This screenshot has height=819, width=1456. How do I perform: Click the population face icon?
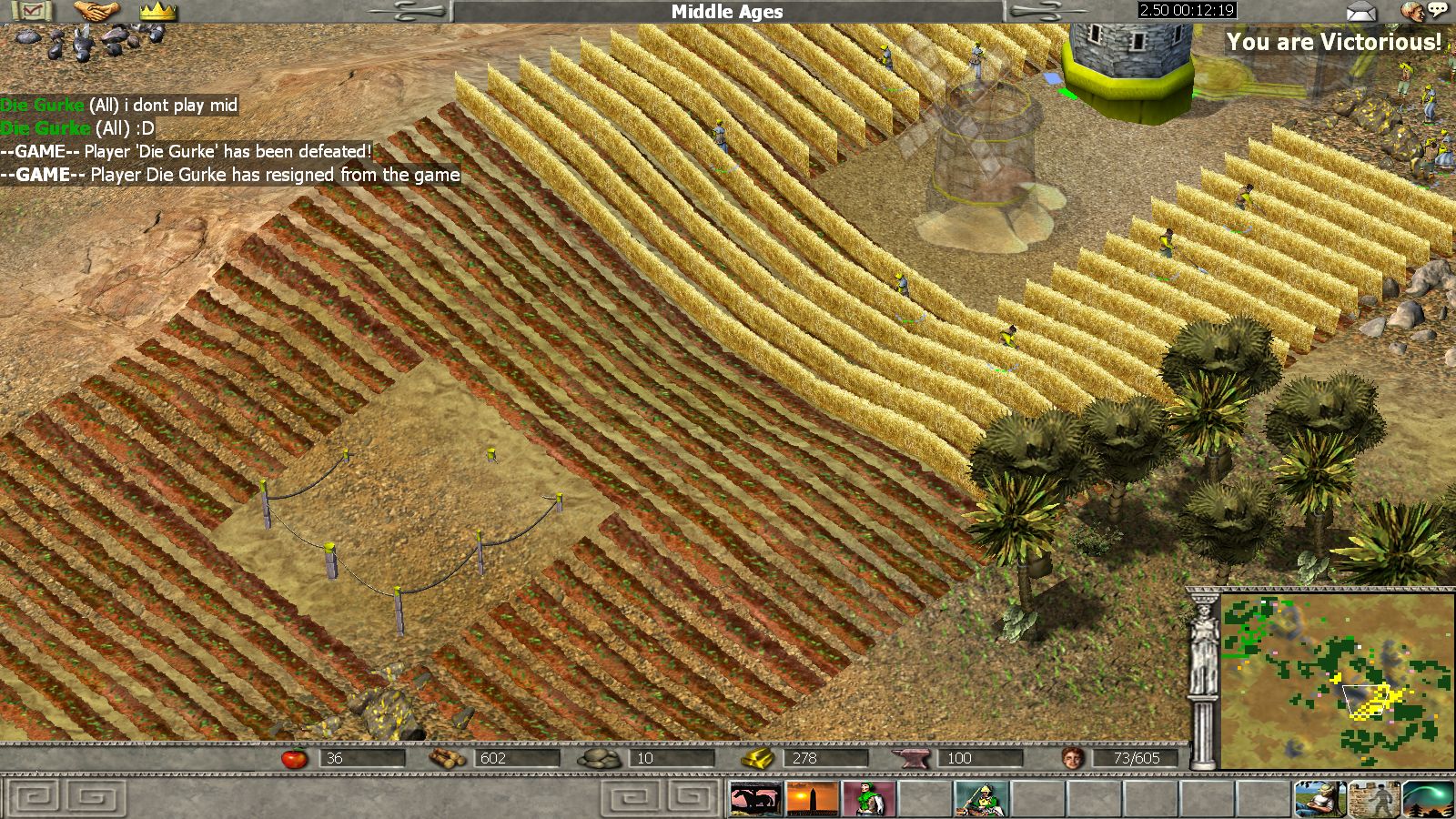tap(1074, 758)
